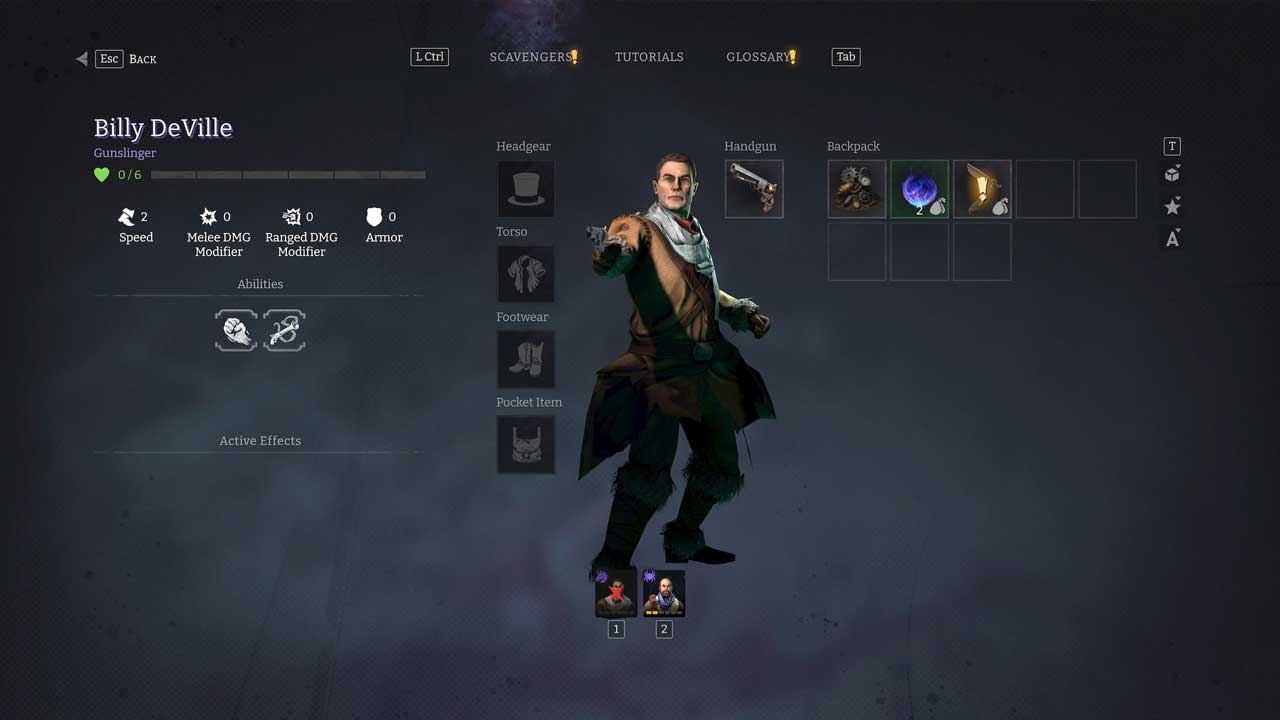Image resolution: width=1280 pixels, height=720 pixels.
Task: Select the bald bearded scavenger portrait
Action: (x=664, y=594)
